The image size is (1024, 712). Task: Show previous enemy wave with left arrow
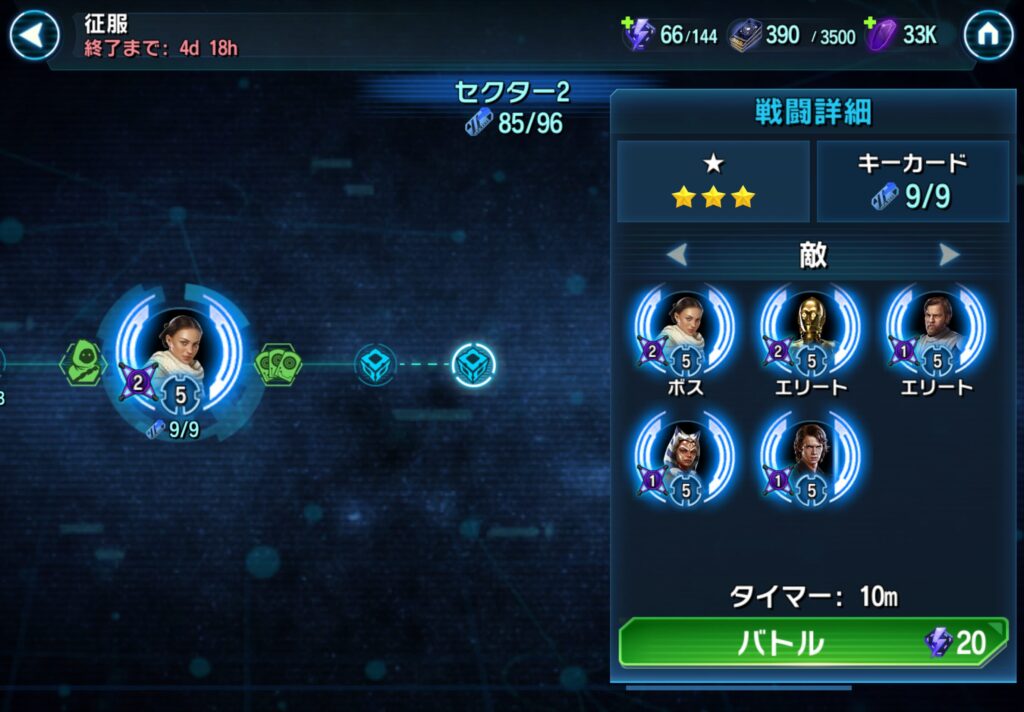tap(677, 256)
